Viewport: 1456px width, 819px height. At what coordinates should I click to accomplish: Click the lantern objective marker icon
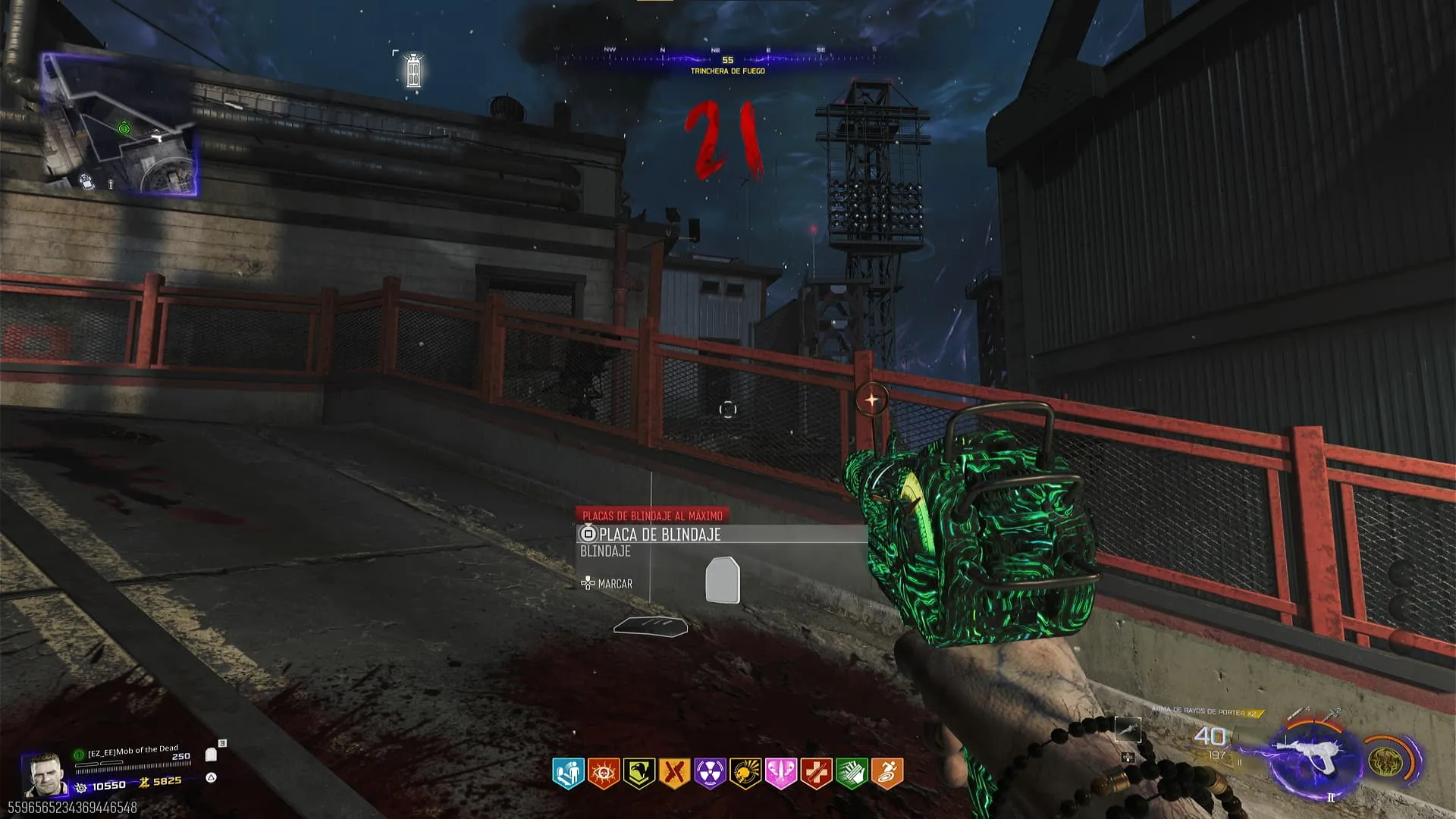coord(413,71)
